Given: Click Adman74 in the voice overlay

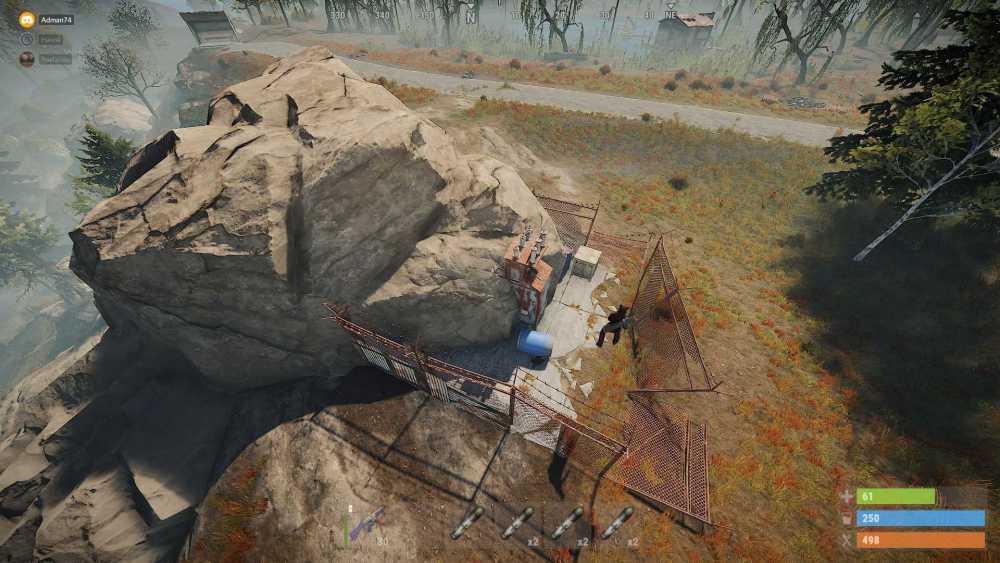Looking at the screenshot, I should (x=56, y=20).
